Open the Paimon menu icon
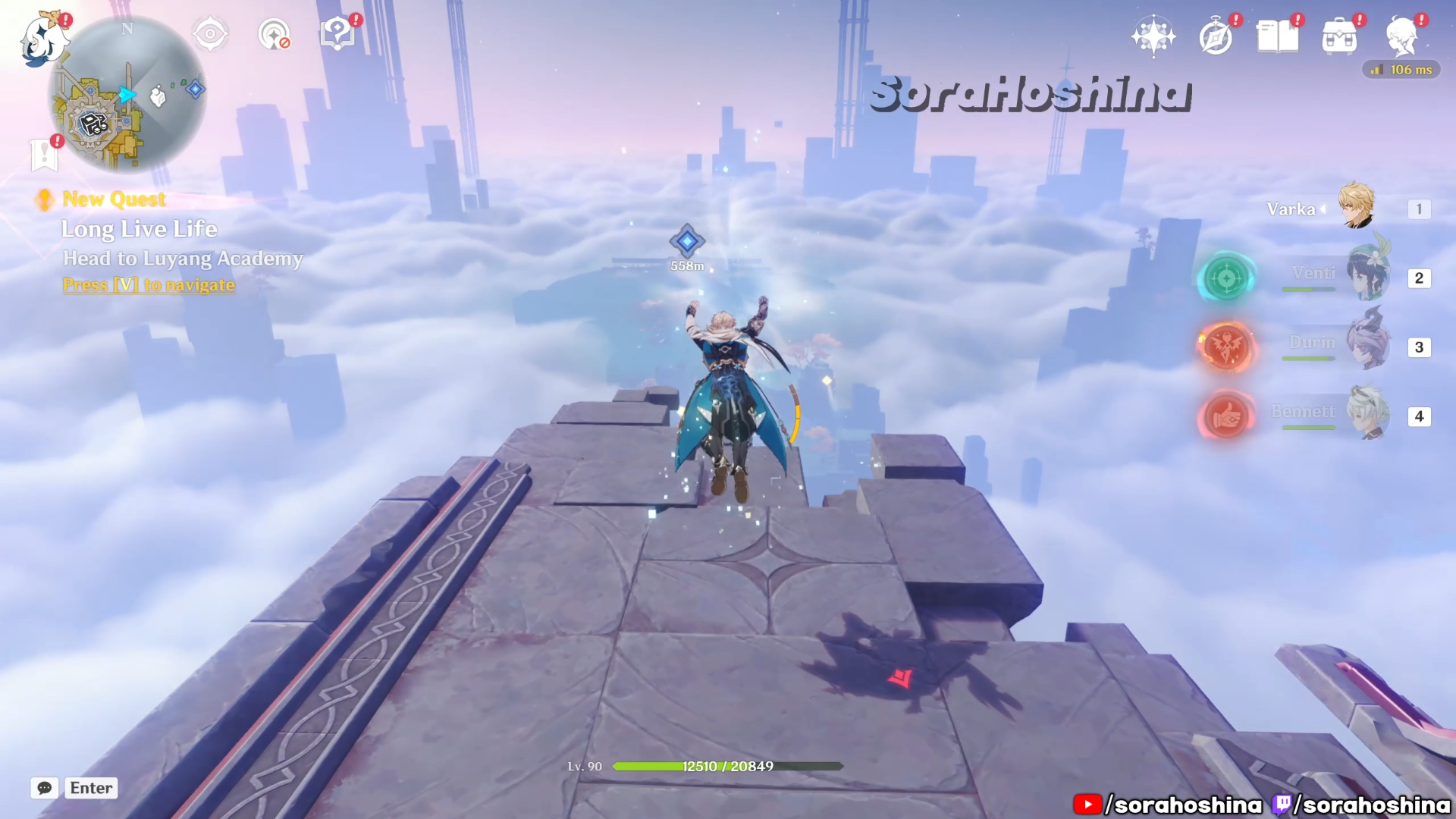The width and height of the screenshot is (1456, 819). pyautogui.click(x=42, y=39)
